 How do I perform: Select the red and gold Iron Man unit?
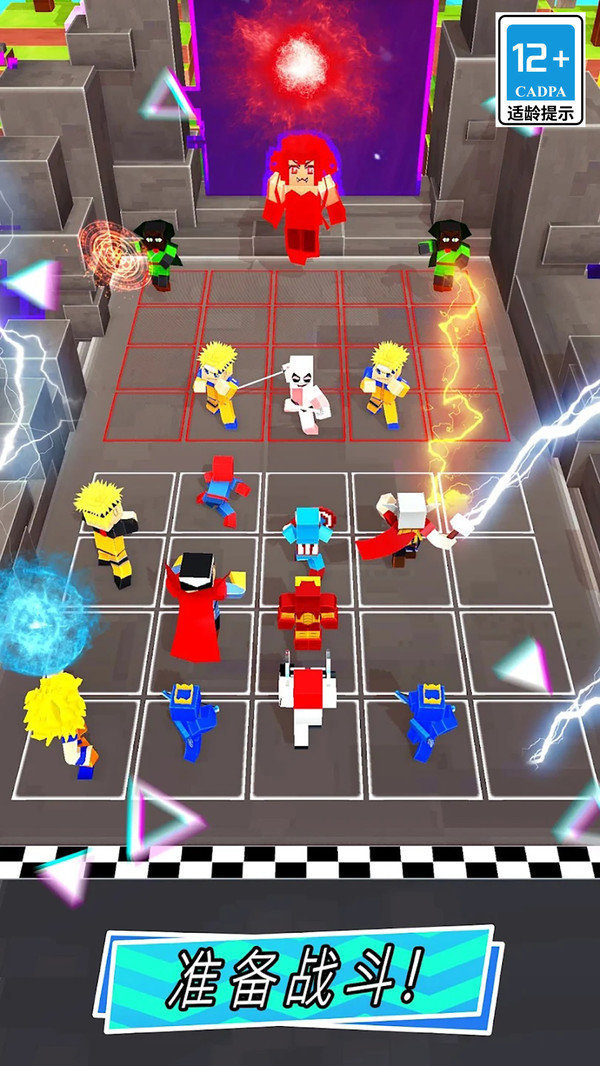click(x=305, y=612)
